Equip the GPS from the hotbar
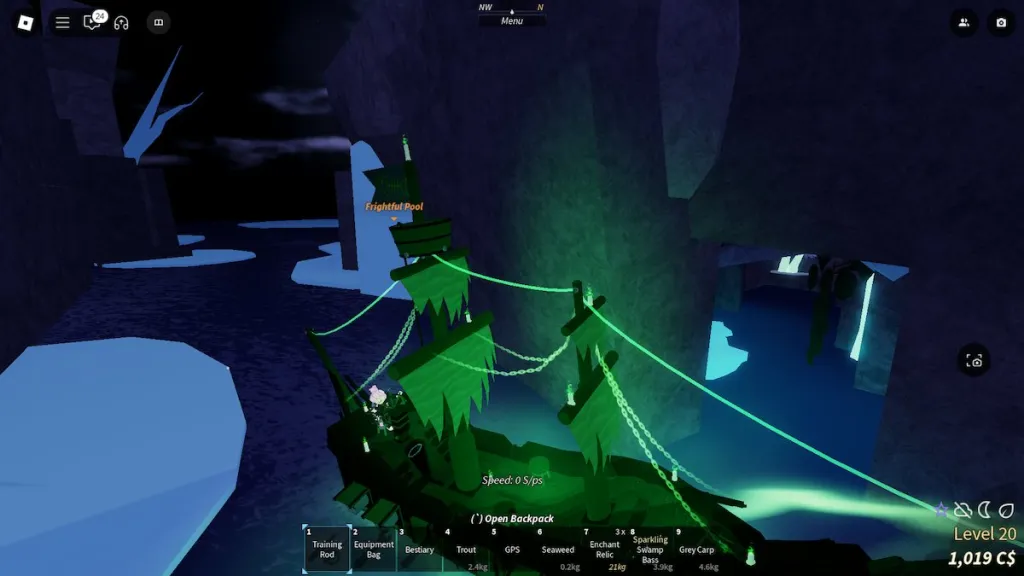 click(x=512, y=549)
